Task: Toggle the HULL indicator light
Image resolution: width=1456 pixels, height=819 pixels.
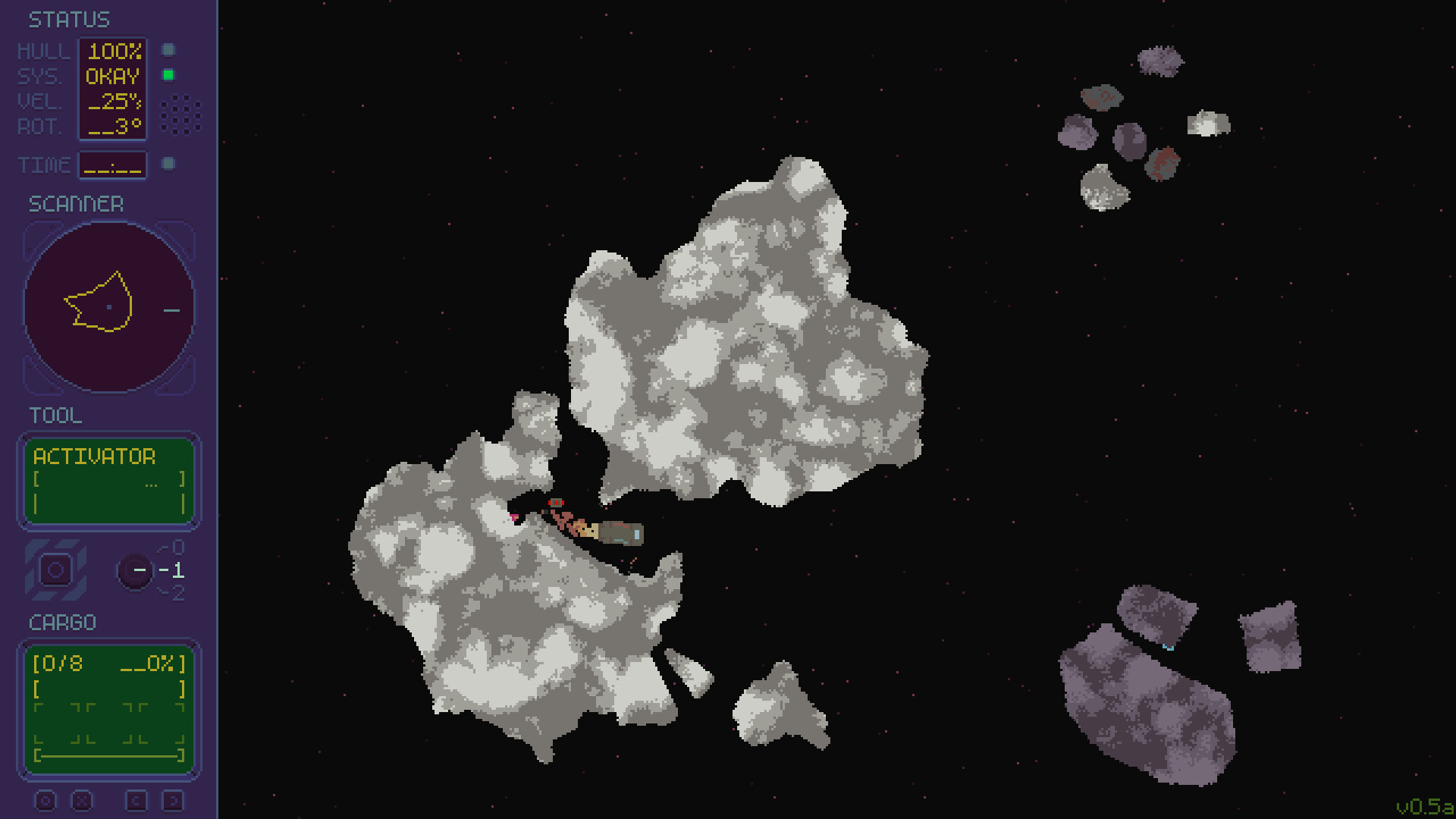Action: click(168, 50)
